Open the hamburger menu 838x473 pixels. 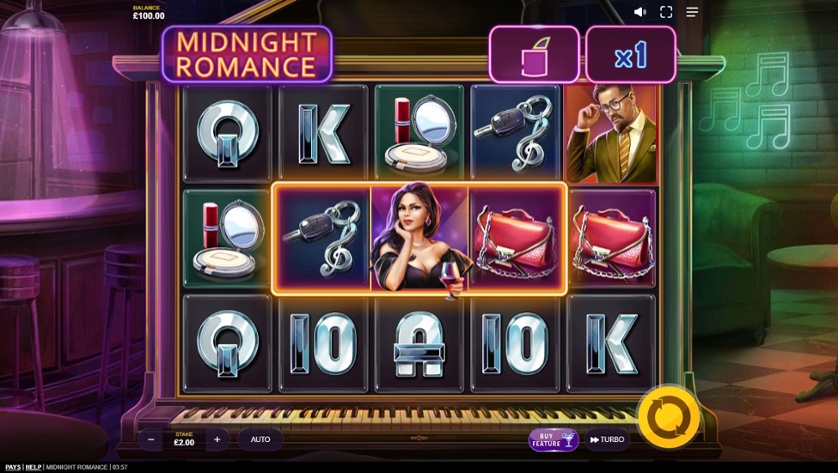[692, 12]
